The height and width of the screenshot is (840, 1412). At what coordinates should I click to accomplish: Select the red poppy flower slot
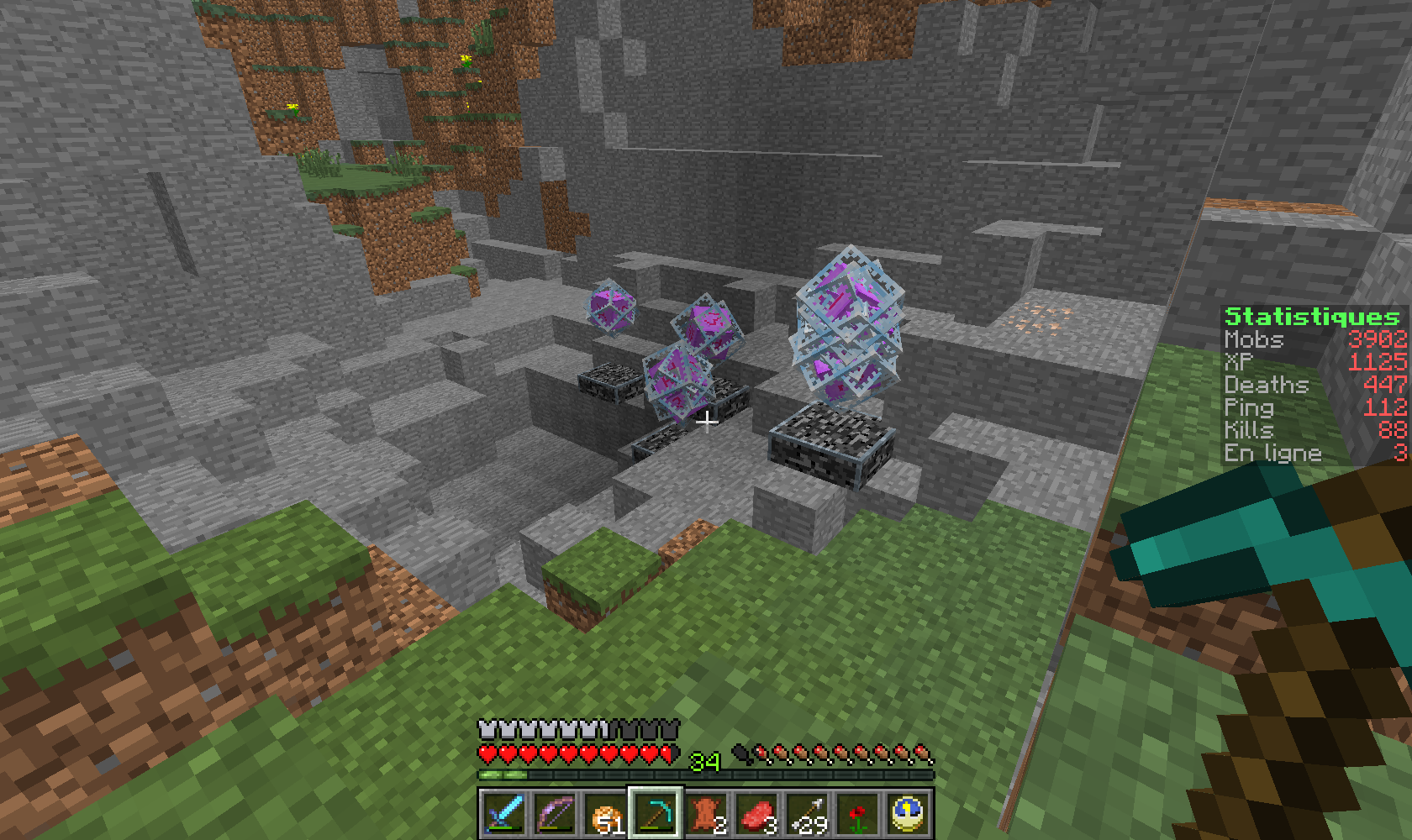pos(857,813)
